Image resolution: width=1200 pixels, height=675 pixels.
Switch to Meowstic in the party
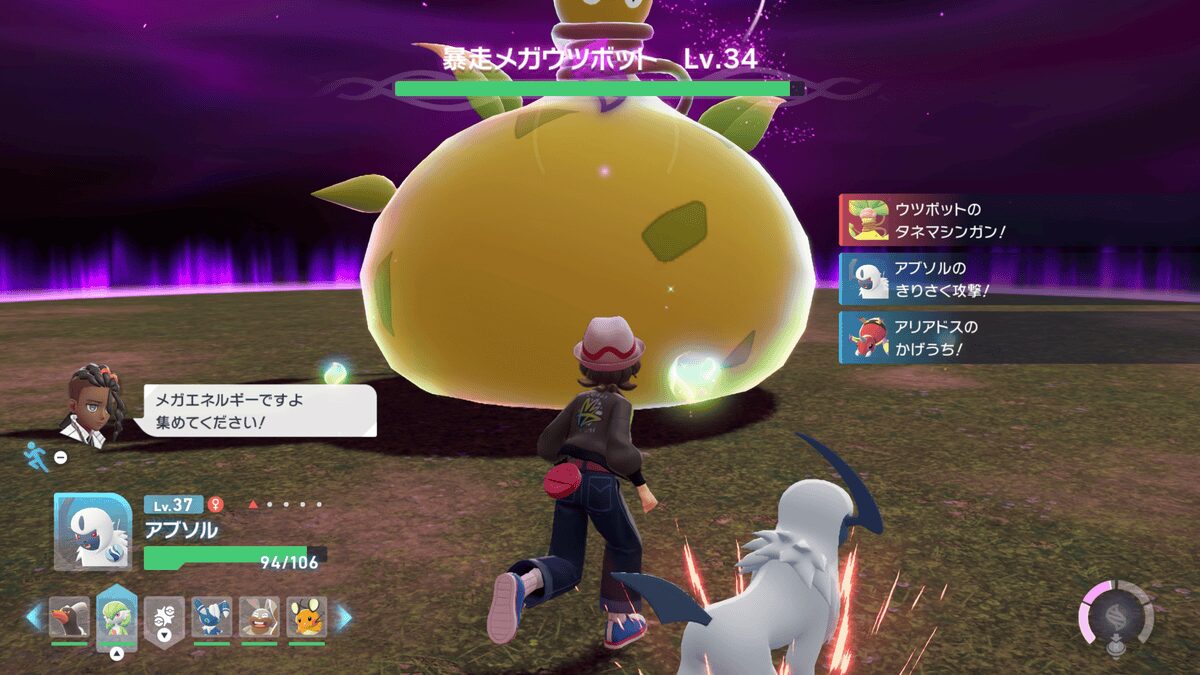pyautogui.click(x=212, y=617)
